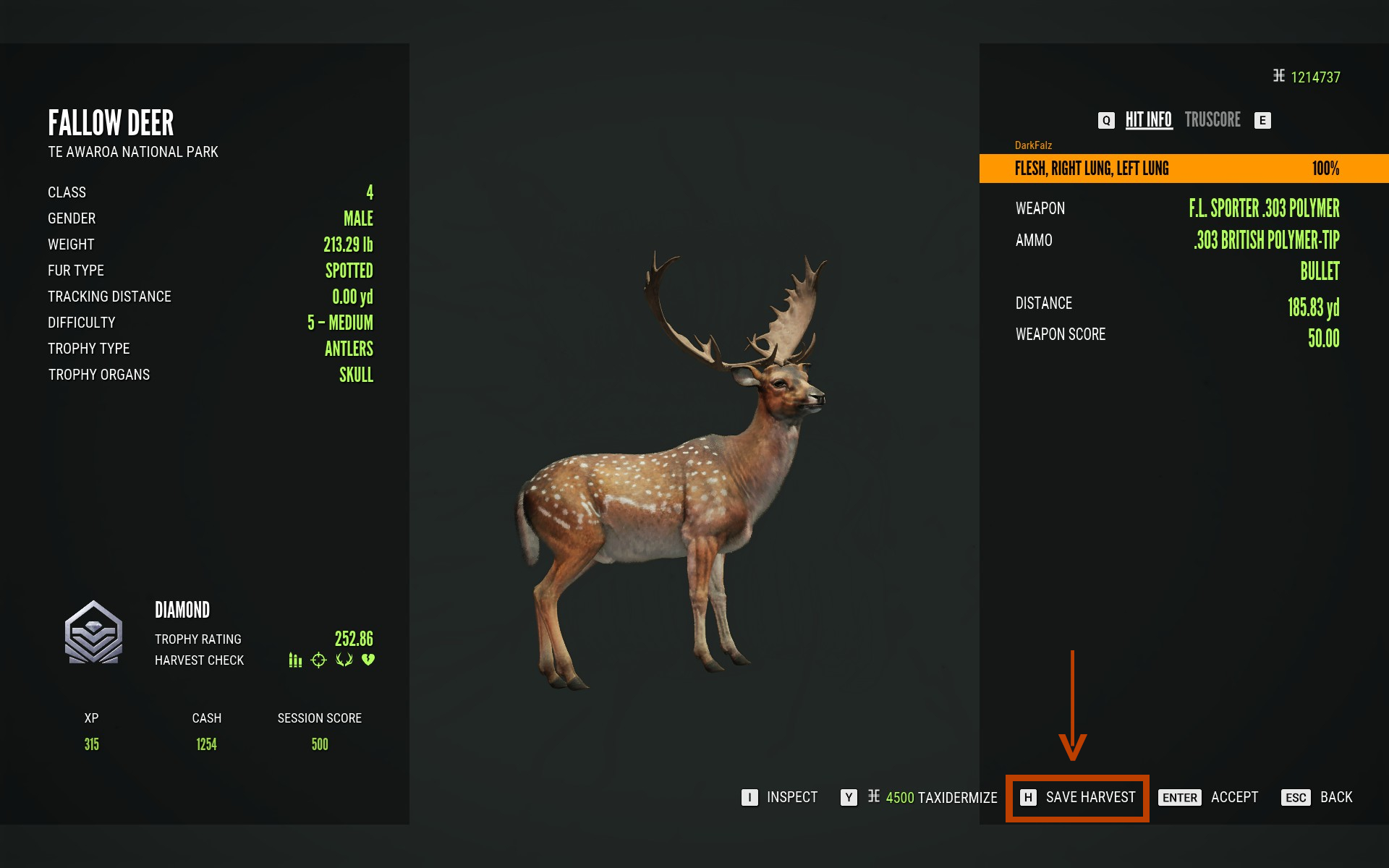Screen dimensions: 1389x868
Task: Select the Save Harvest option
Action: point(1077,797)
